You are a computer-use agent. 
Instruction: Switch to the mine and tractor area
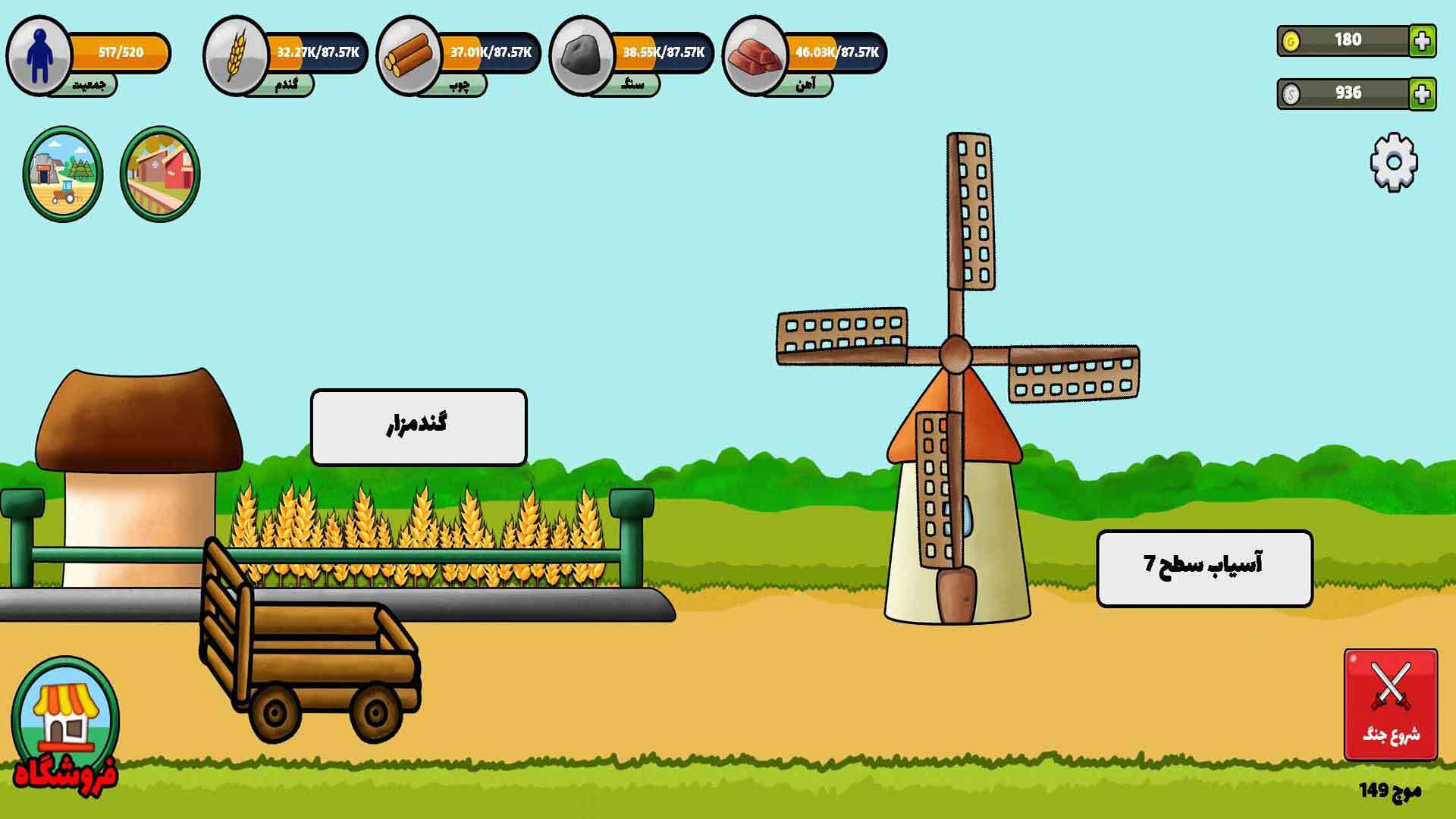(x=63, y=174)
